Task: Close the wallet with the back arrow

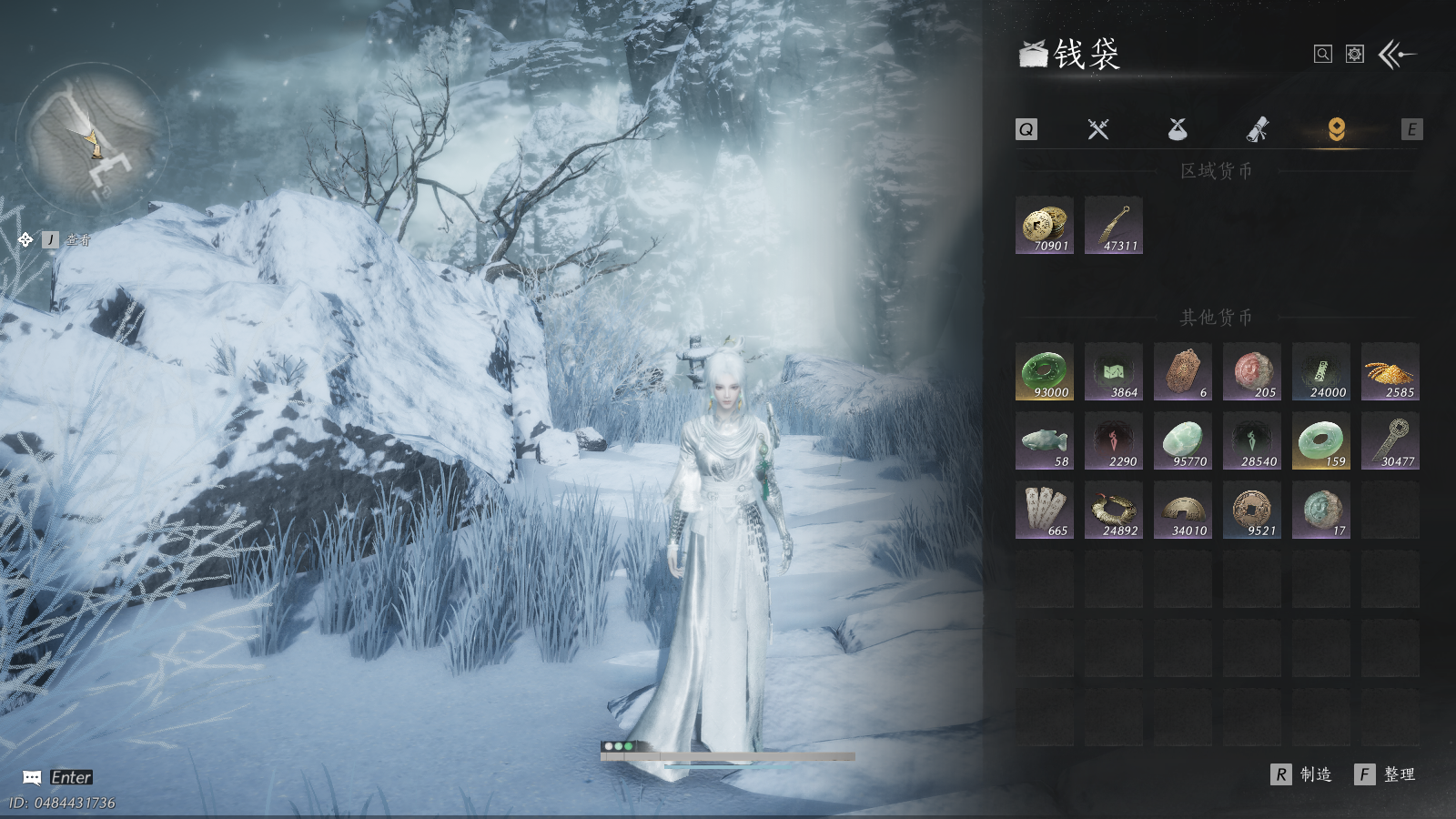Action: (x=1397, y=55)
